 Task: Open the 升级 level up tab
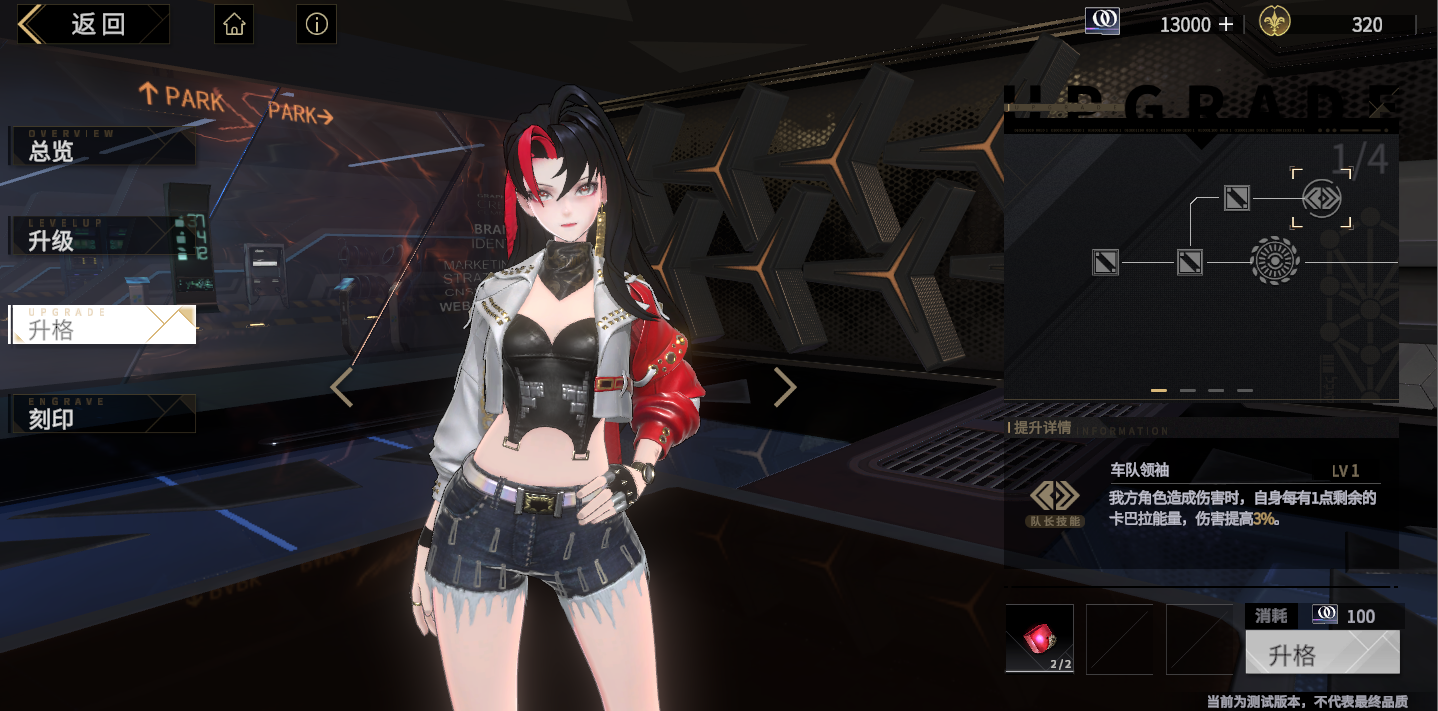102,236
